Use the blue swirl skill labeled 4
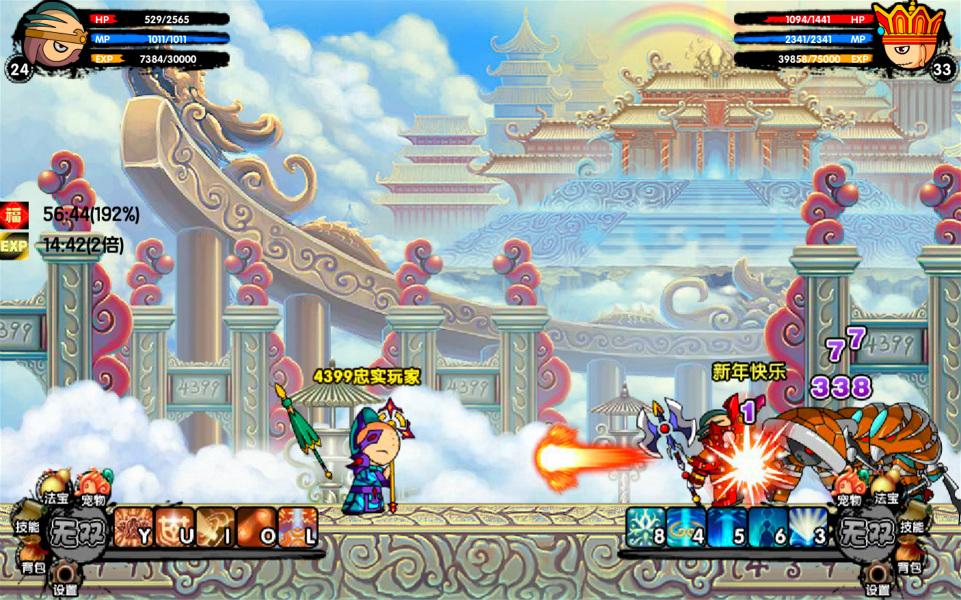This screenshot has height=600, width=961. pyautogui.click(x=687, y=527)
